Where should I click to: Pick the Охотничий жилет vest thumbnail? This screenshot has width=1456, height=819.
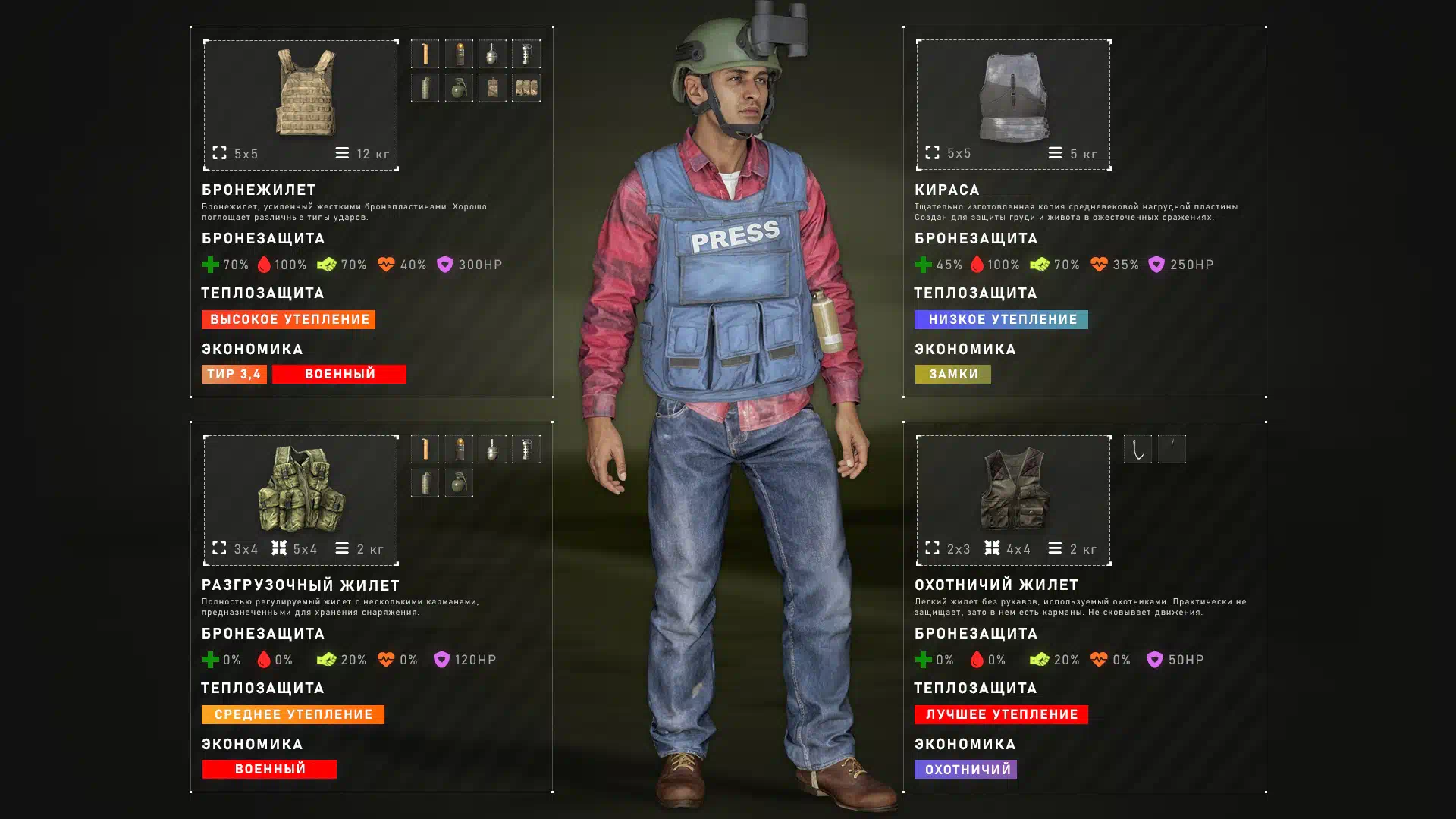pyautogui.click(x=1014, y=489)
